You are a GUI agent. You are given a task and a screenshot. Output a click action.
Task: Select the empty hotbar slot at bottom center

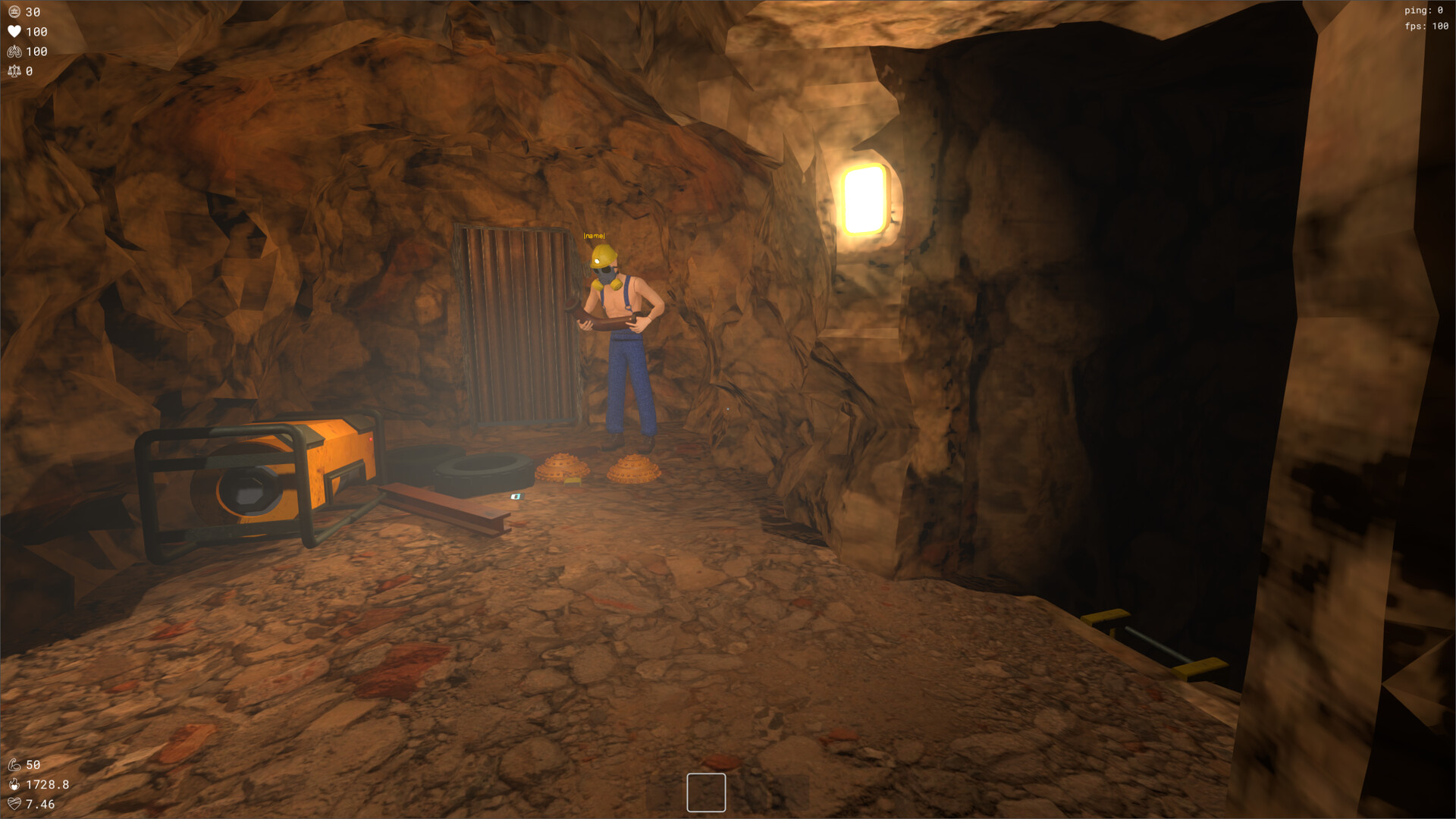click(x=706, y=792)
